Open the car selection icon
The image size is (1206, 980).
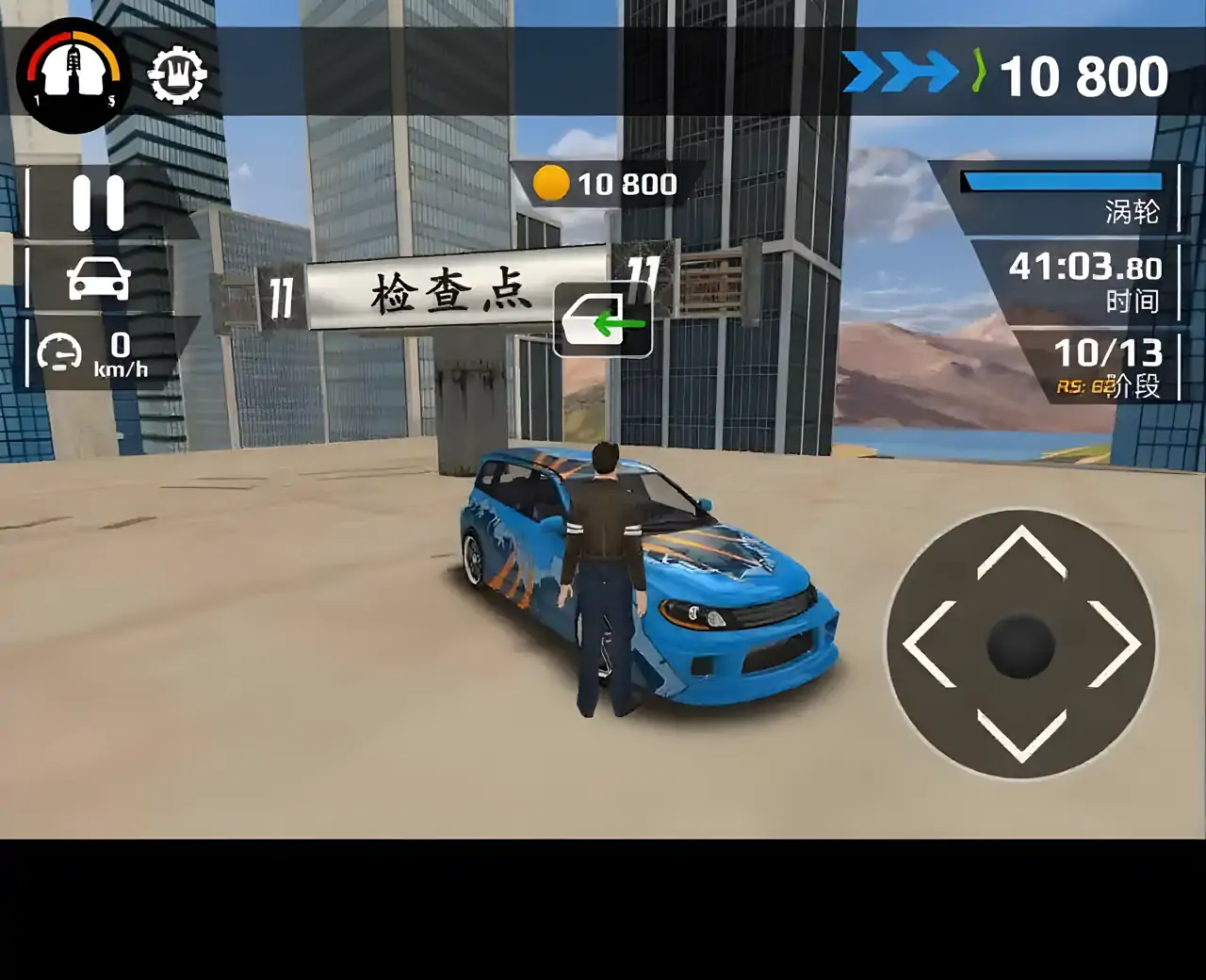click(99, 279)
